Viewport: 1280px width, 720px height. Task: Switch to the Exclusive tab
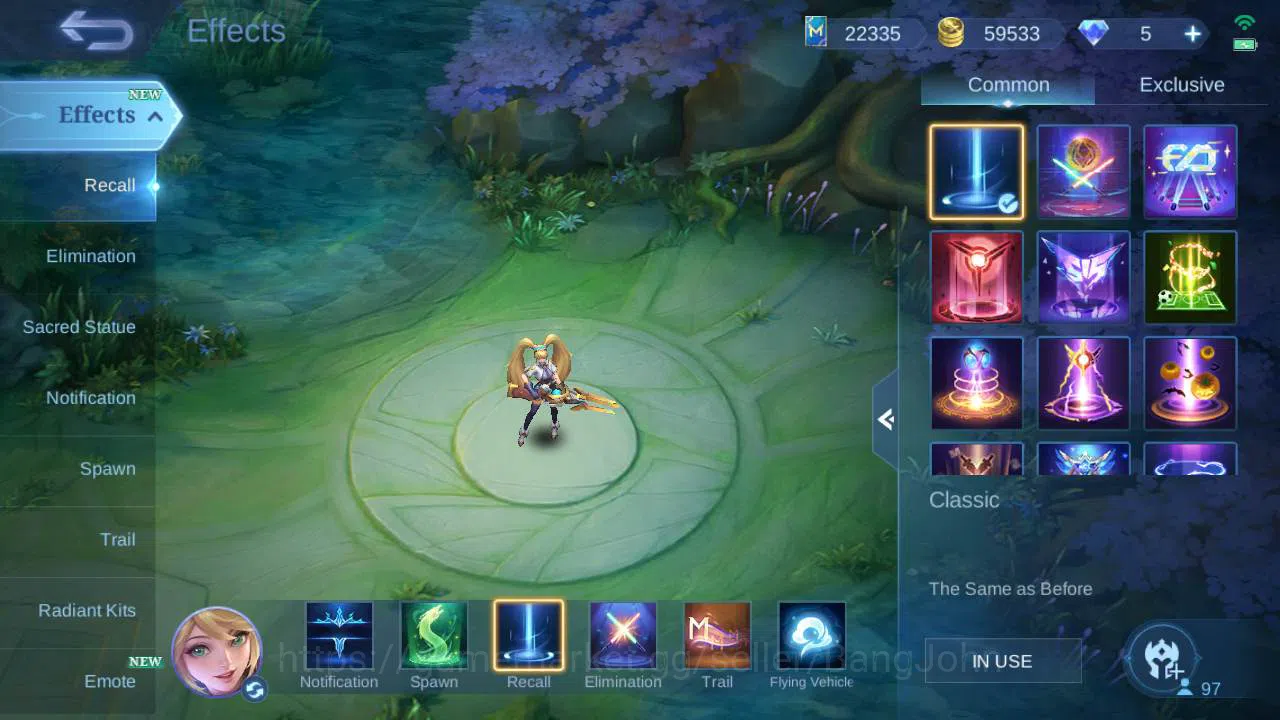point(1181,85)
